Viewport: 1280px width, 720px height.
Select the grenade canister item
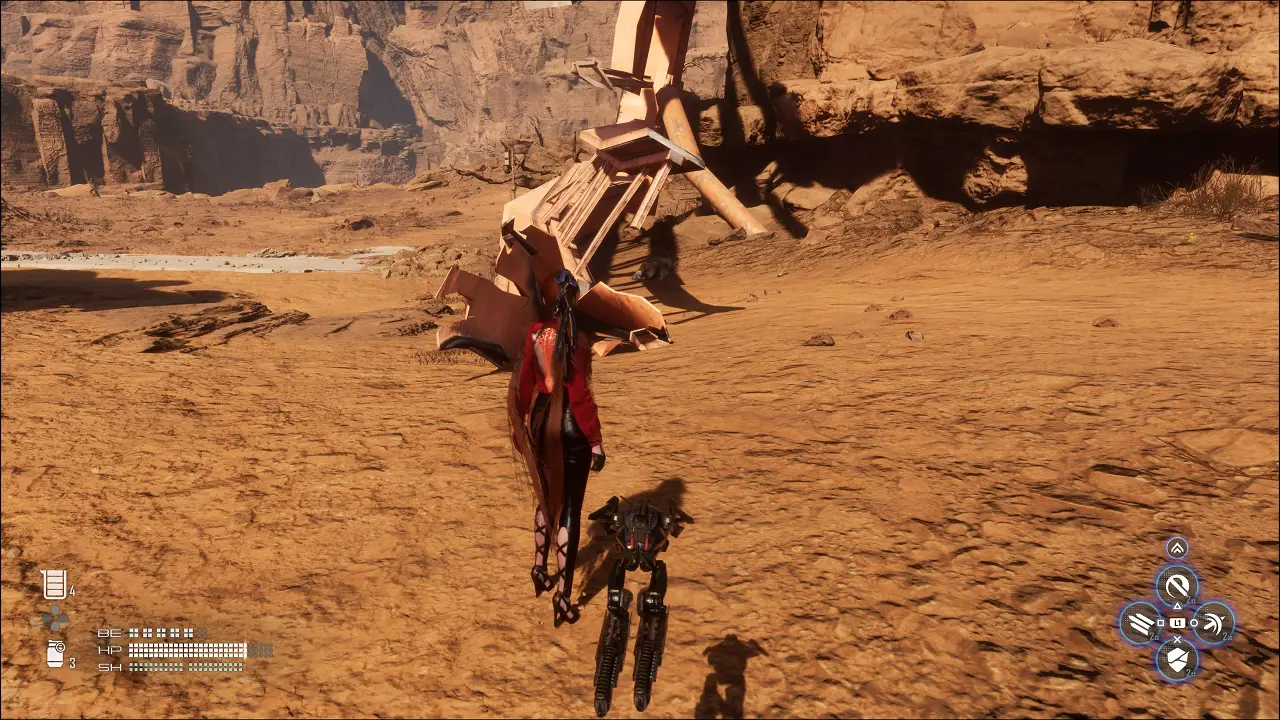click(x=55, y=655)
